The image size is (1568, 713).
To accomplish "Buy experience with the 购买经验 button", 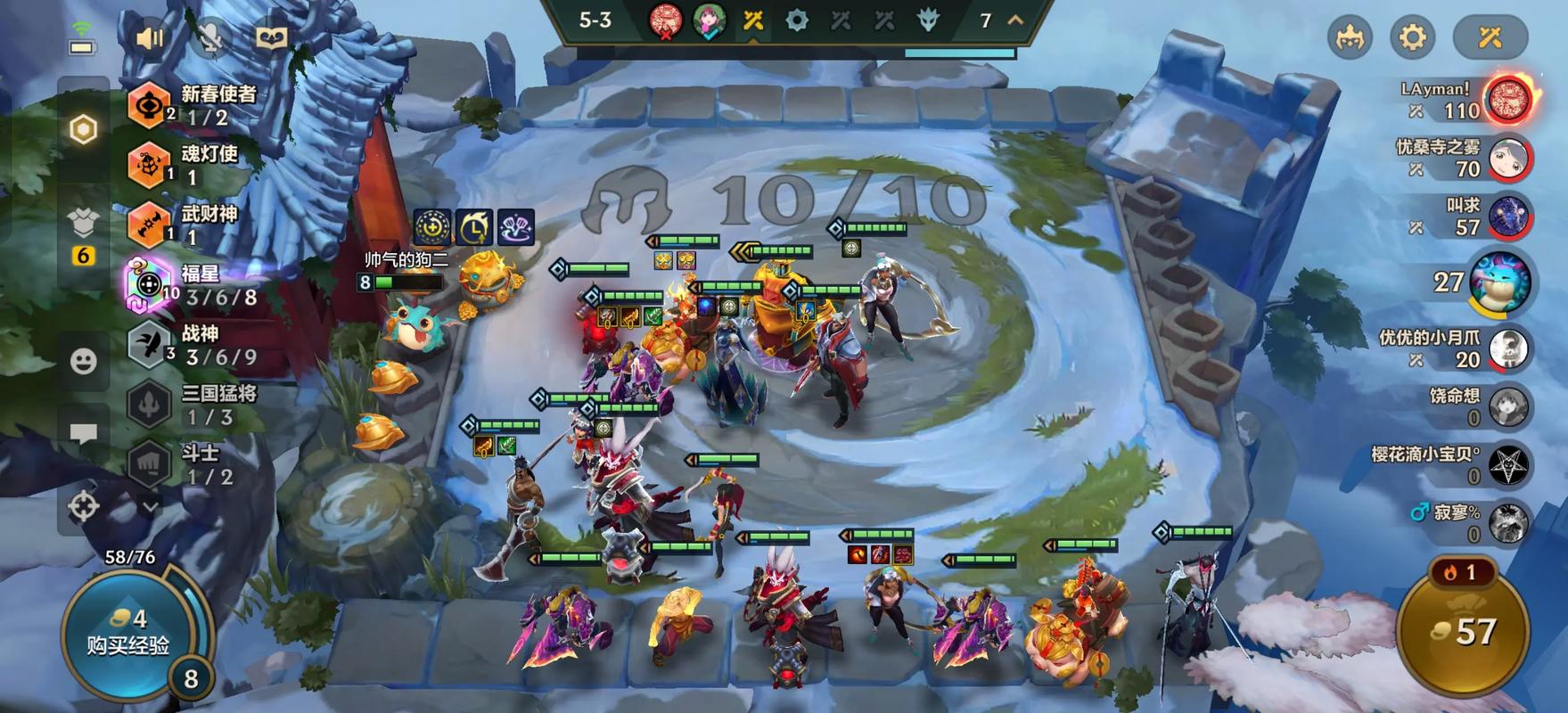I will [x=128, y=635].
